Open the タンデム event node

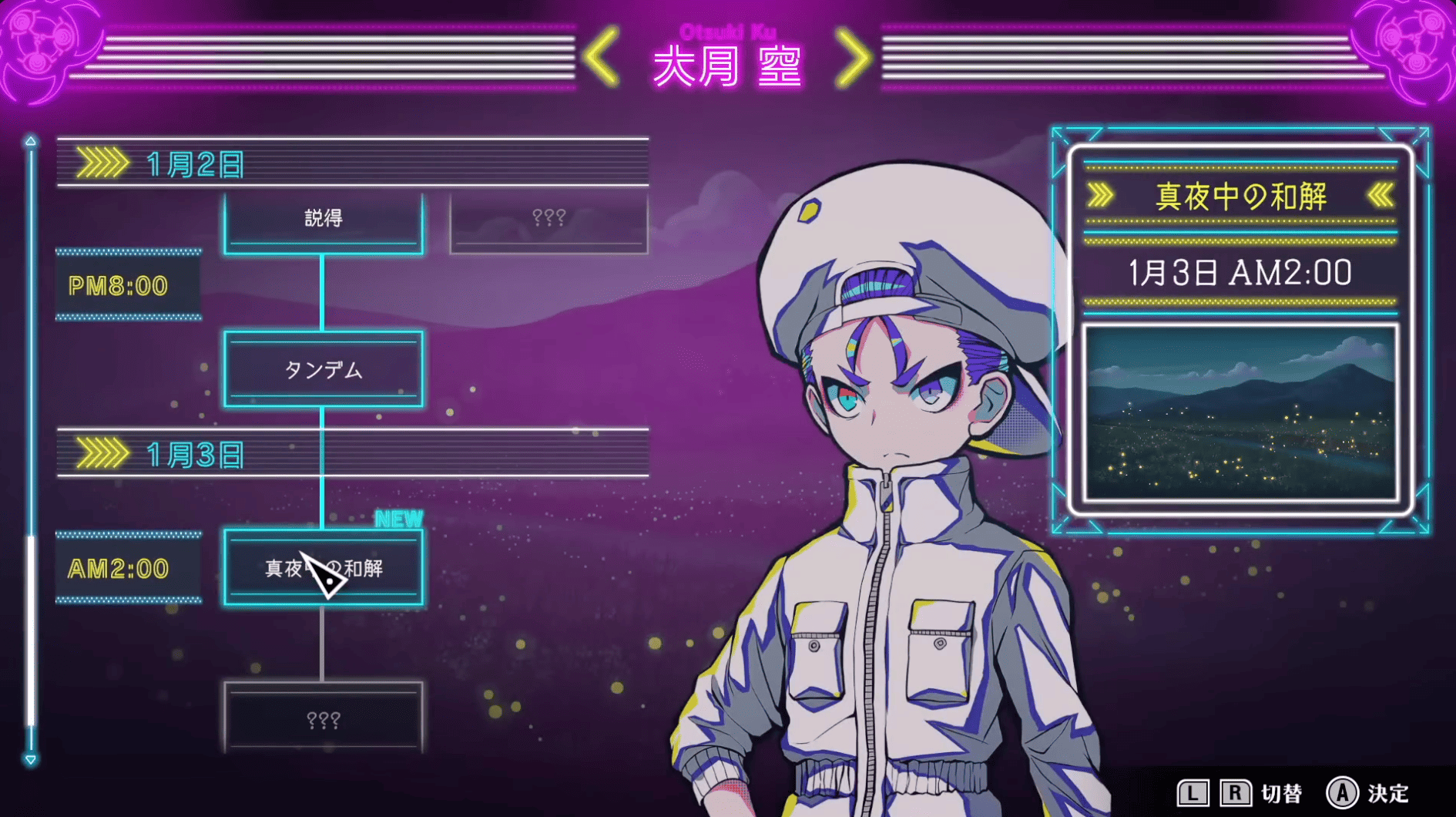point(324,370)
